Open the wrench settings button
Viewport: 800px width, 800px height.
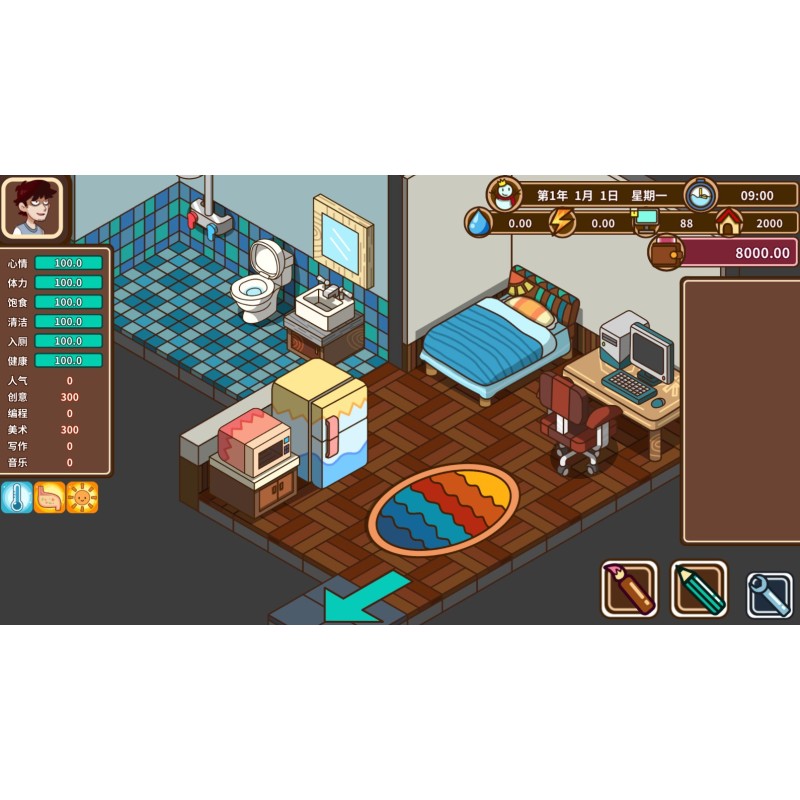[769, 594]
